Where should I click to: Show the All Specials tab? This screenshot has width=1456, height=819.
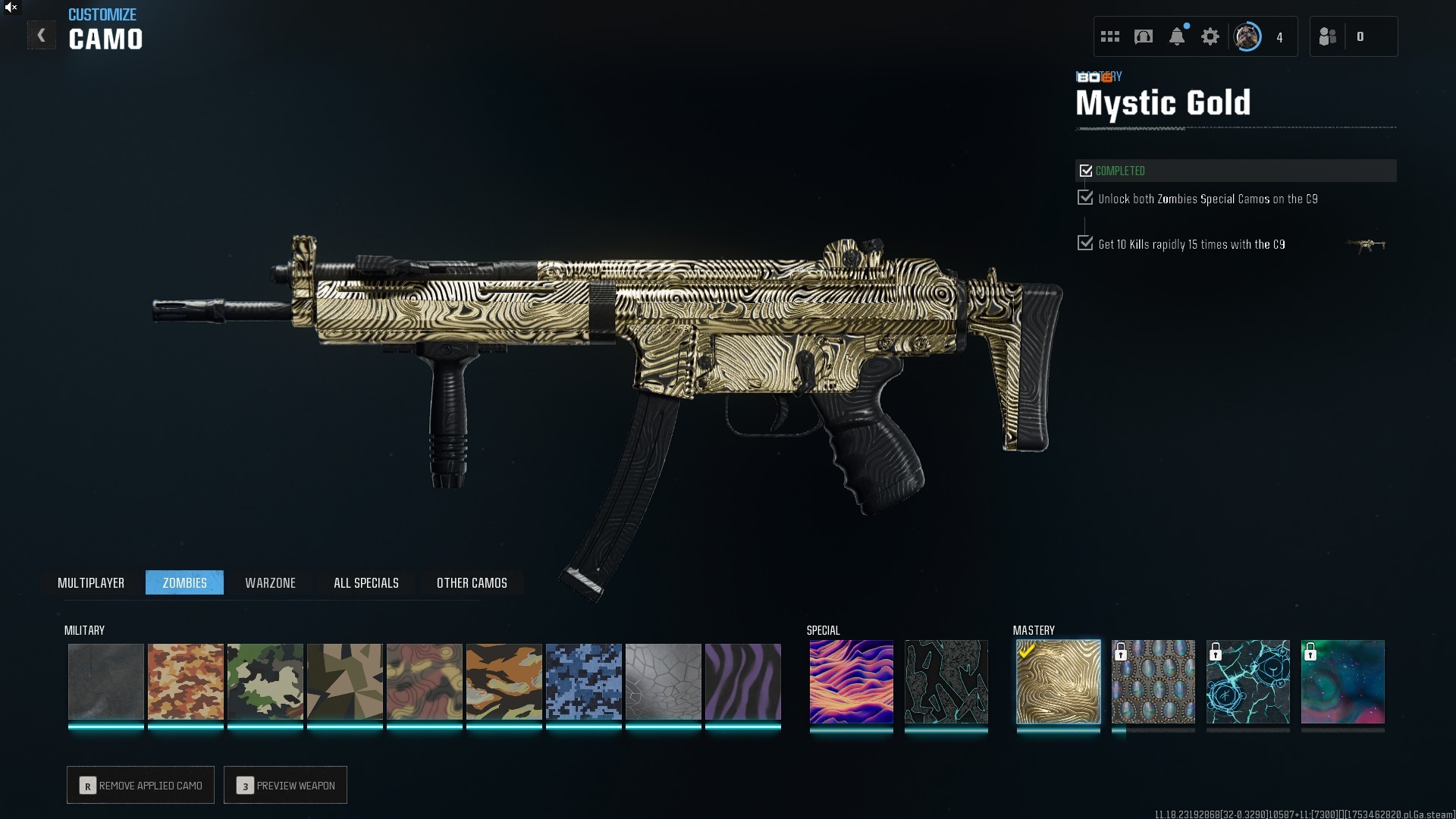(x=366, y=582)
